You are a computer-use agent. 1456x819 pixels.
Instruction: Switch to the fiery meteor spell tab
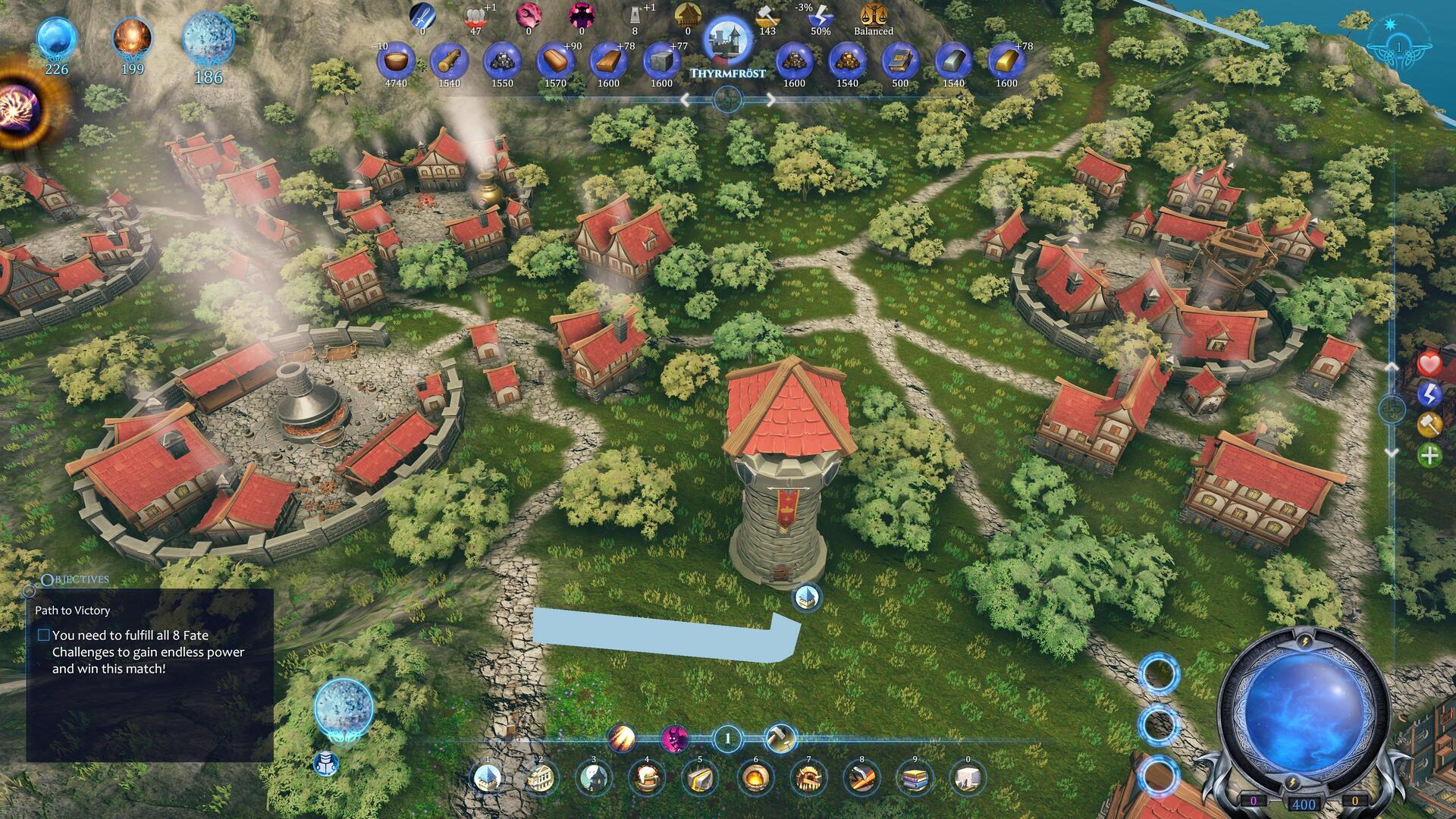[622, 737]
